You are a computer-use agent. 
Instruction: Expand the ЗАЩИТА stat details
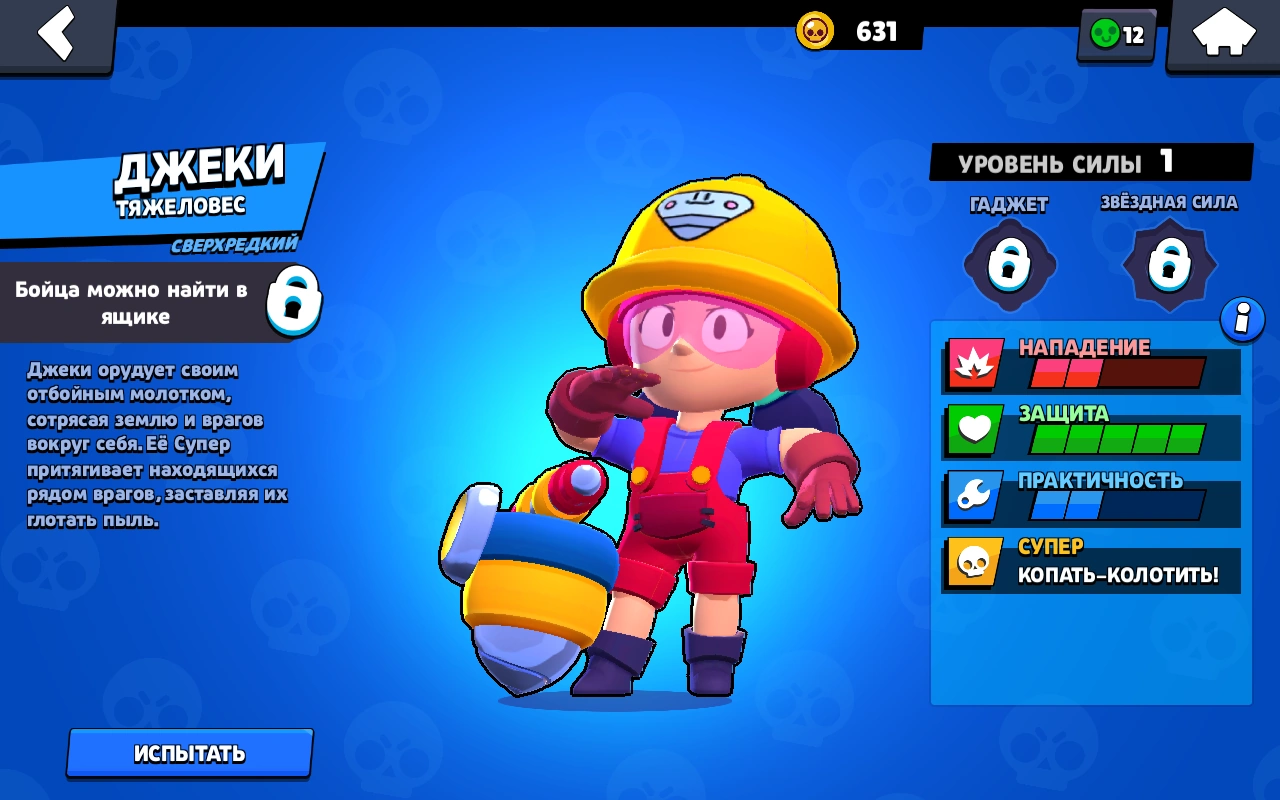(1090, 430)
